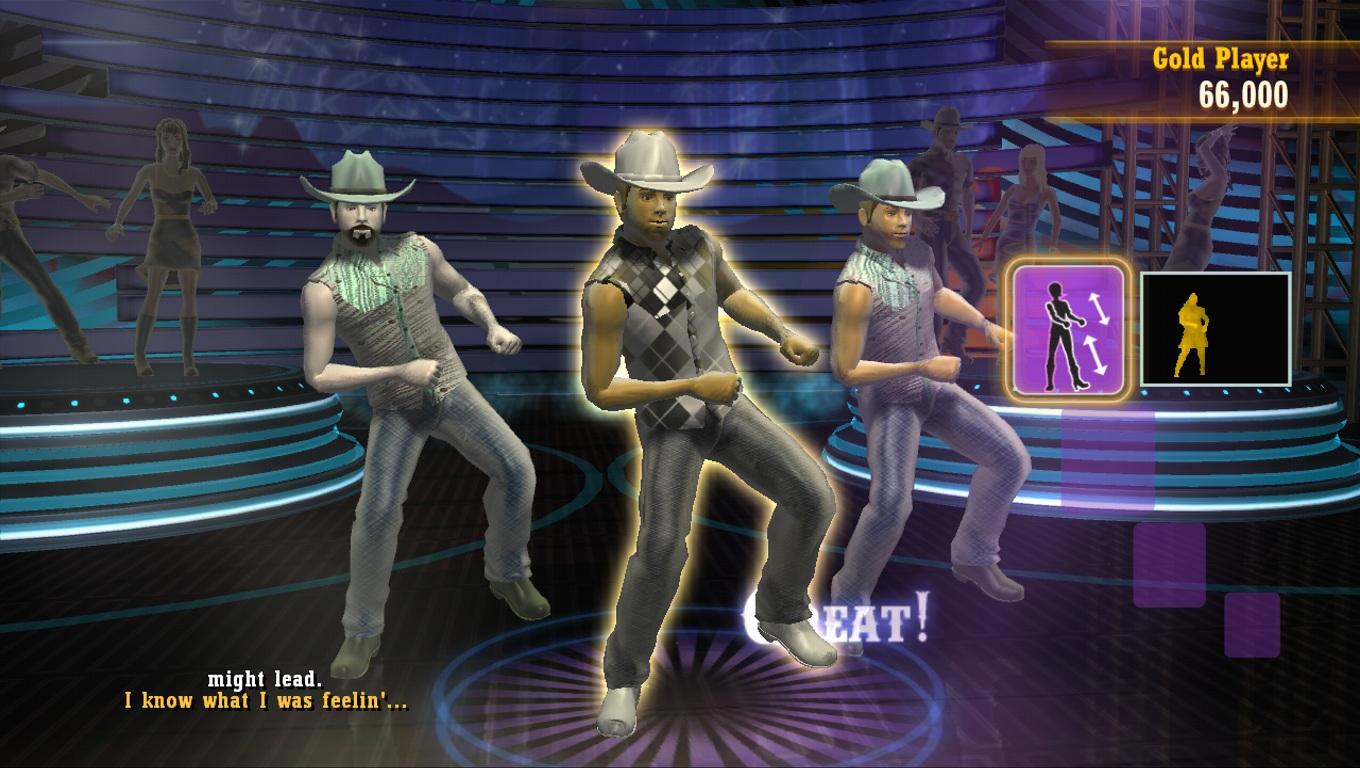Image resolution: width=1360 pixels, height=768 pixels.
Task: Select the upcoming dance move card
Action: point(1068,328)
